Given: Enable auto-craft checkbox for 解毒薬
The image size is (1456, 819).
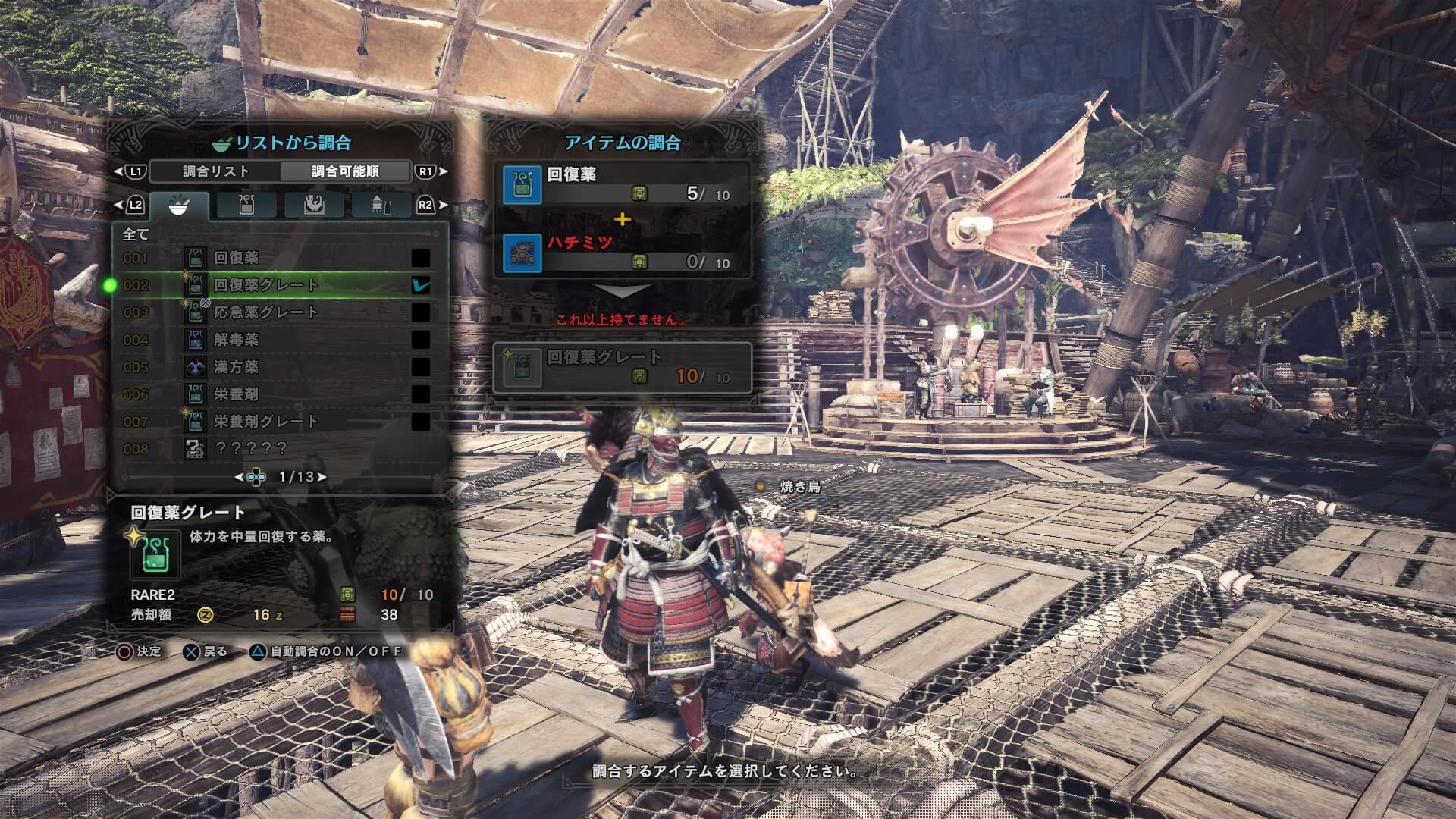Looking at the screenshot, I should (420, 340).
